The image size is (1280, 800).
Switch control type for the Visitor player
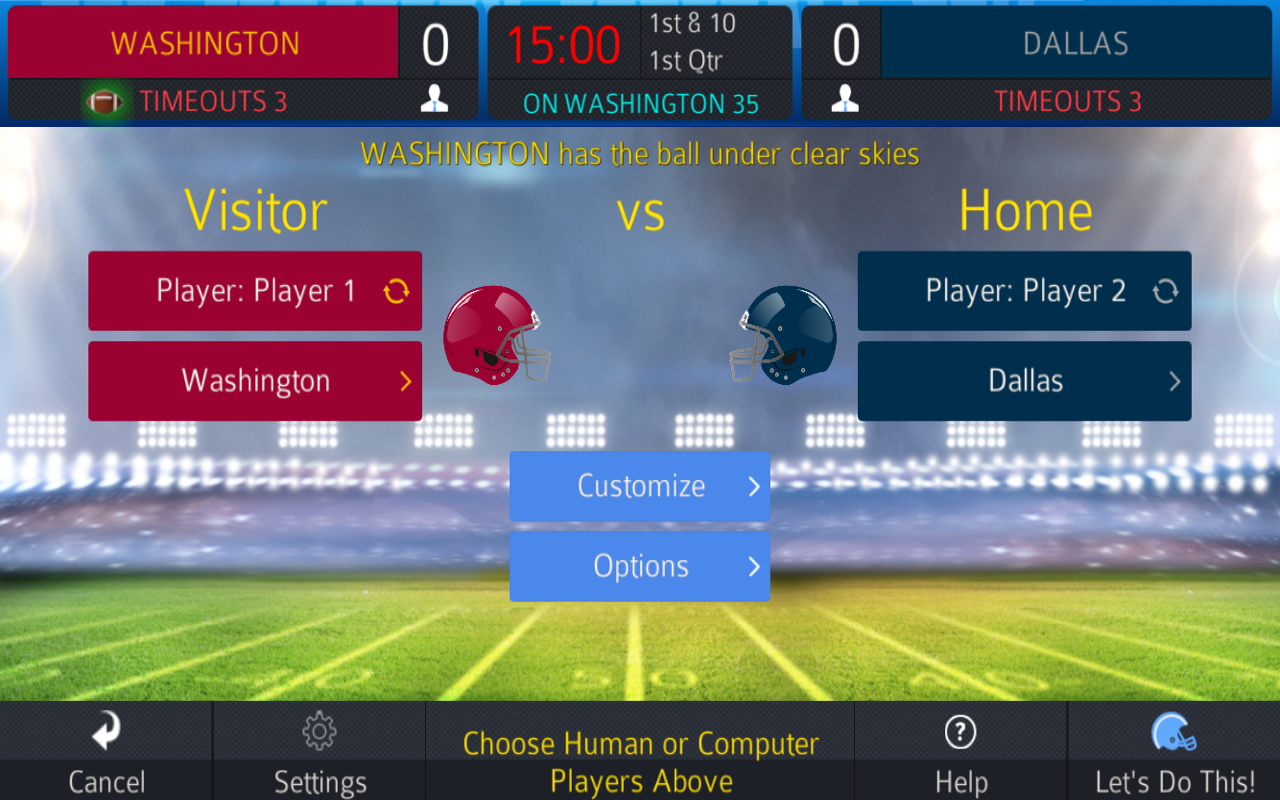coord(399,290)
